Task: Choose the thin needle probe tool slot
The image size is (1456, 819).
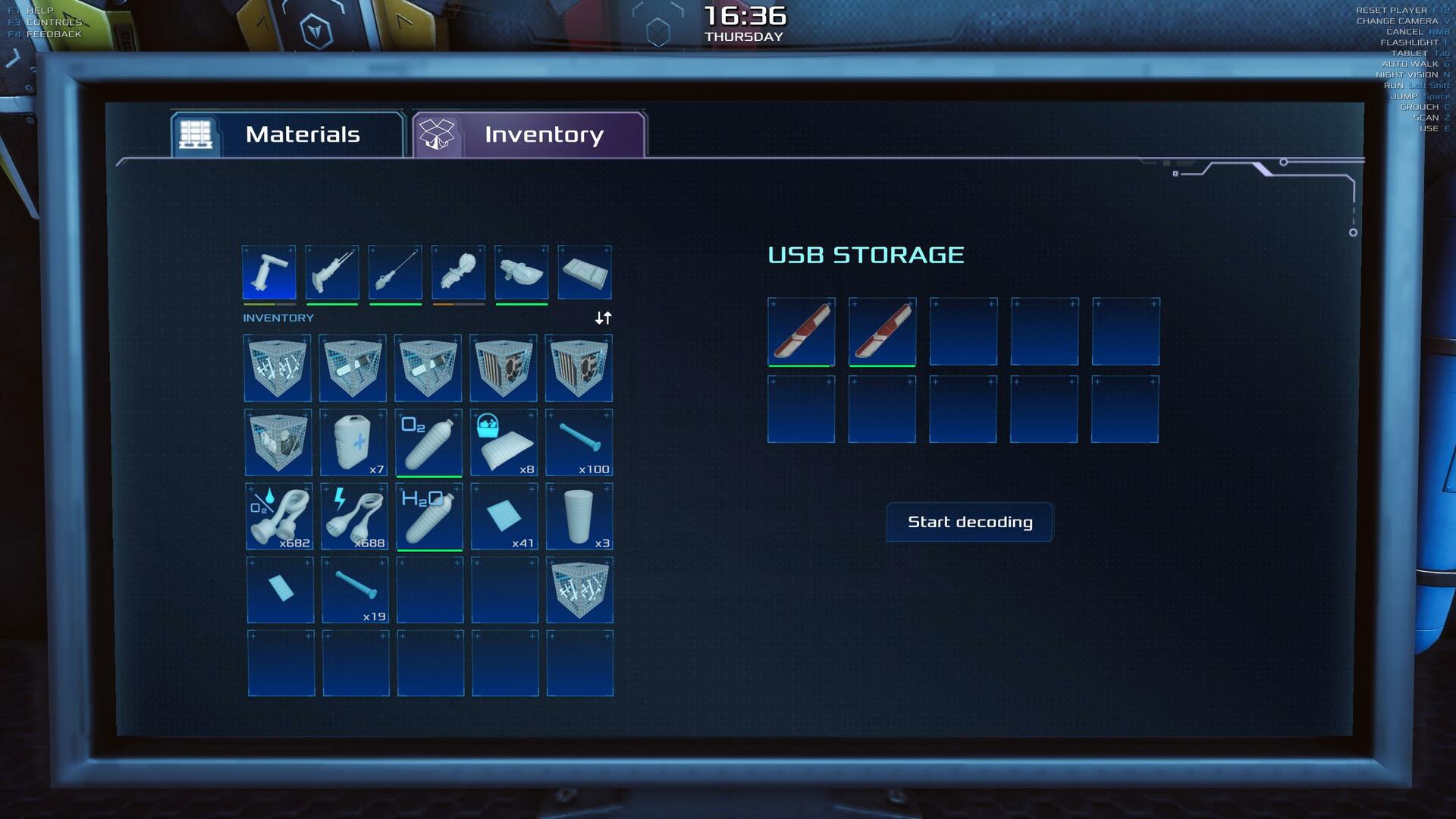Action: [x=395, y=272]
